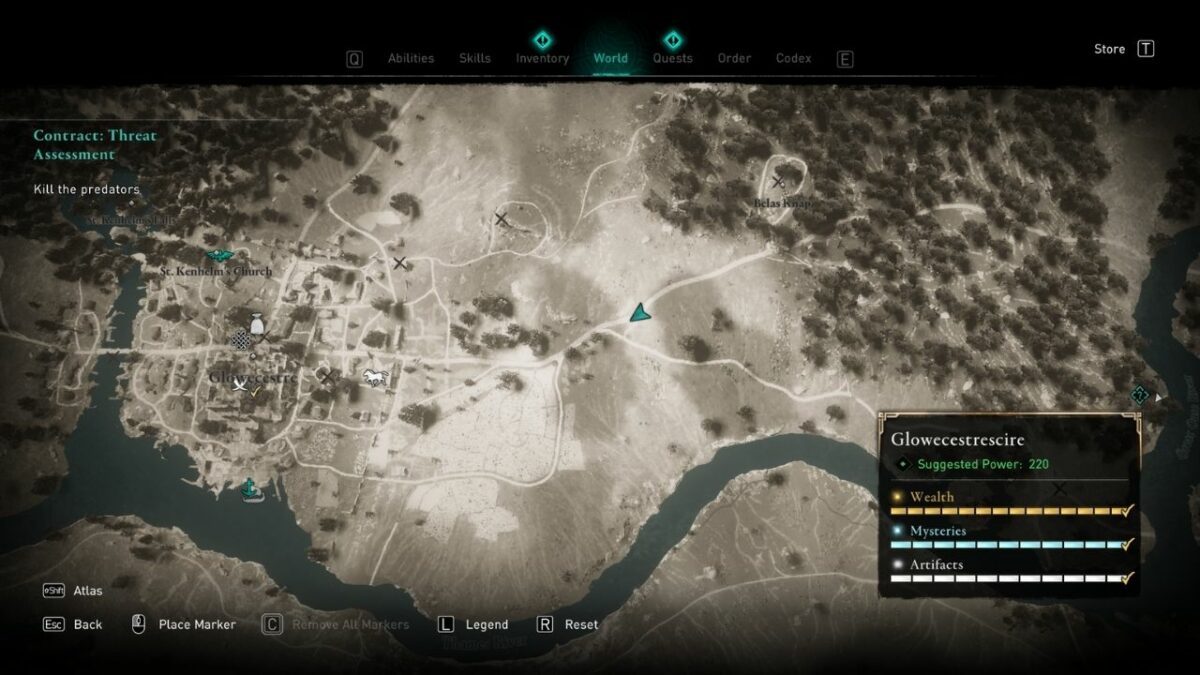
Task: Select the white sack merchant marker
Action: click(257, 322)
